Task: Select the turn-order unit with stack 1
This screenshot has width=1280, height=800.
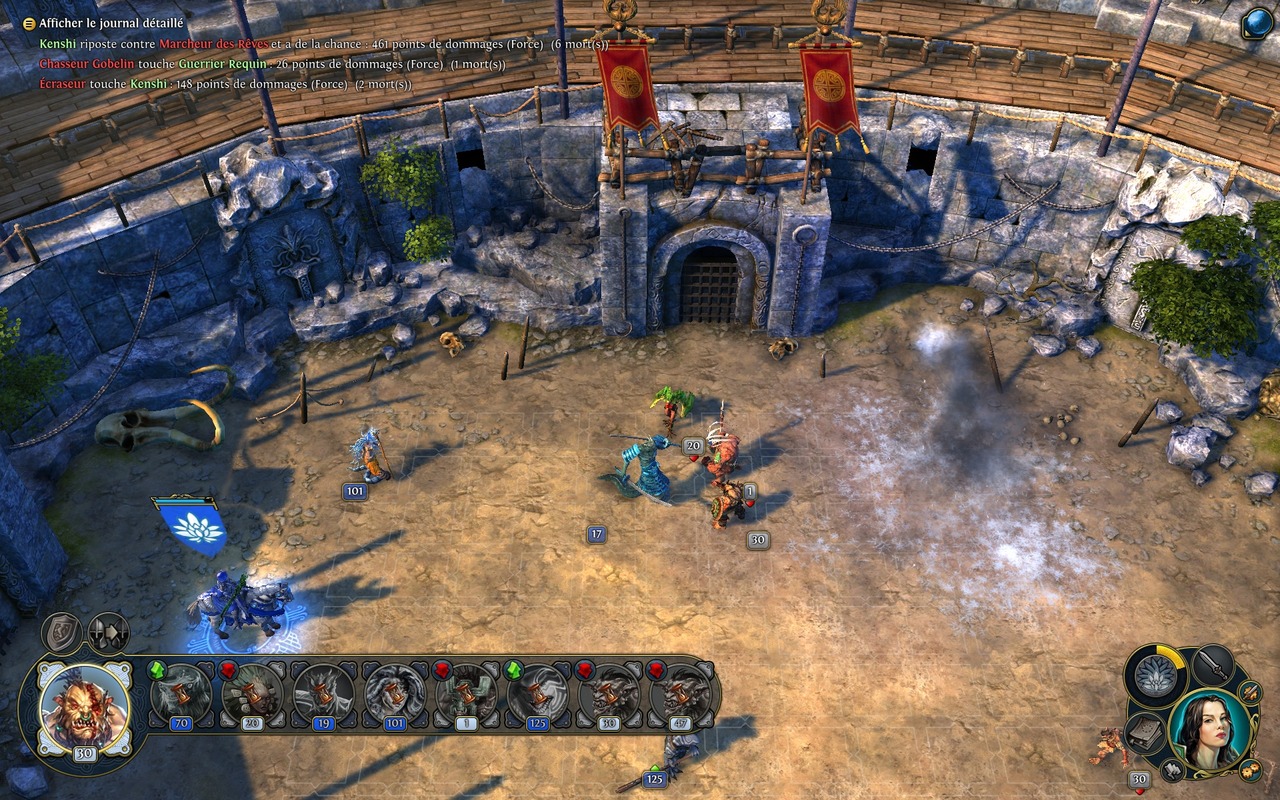Action: click(466, 693)
